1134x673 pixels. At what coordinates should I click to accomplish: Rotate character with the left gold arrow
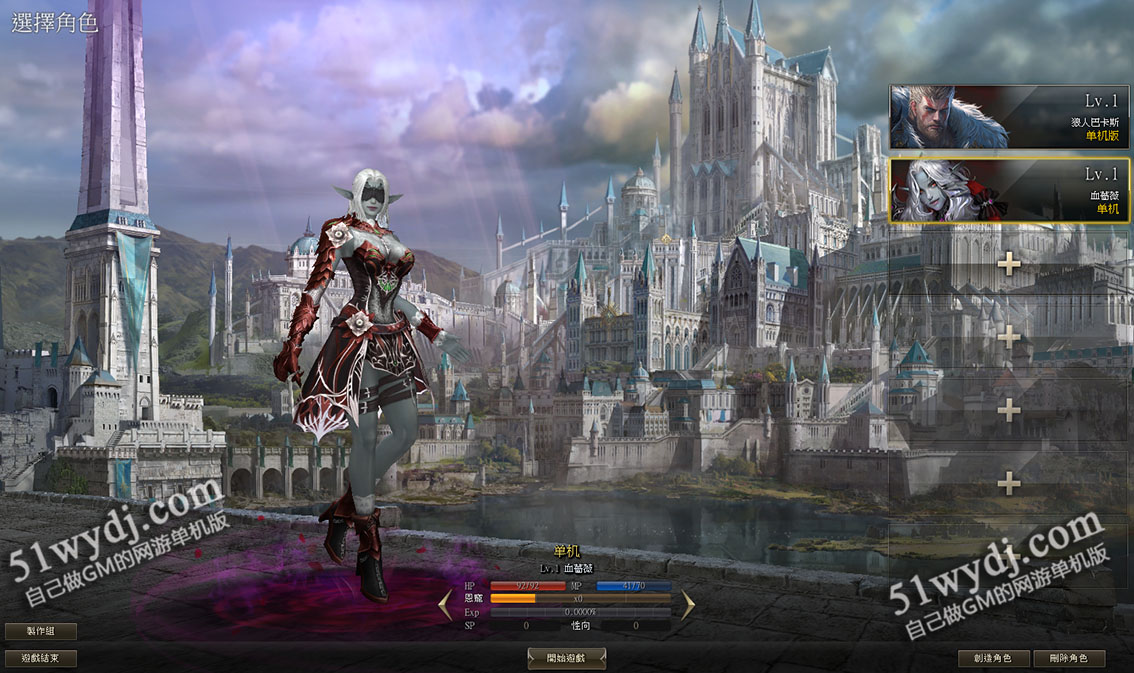click(x=446, y=604)
